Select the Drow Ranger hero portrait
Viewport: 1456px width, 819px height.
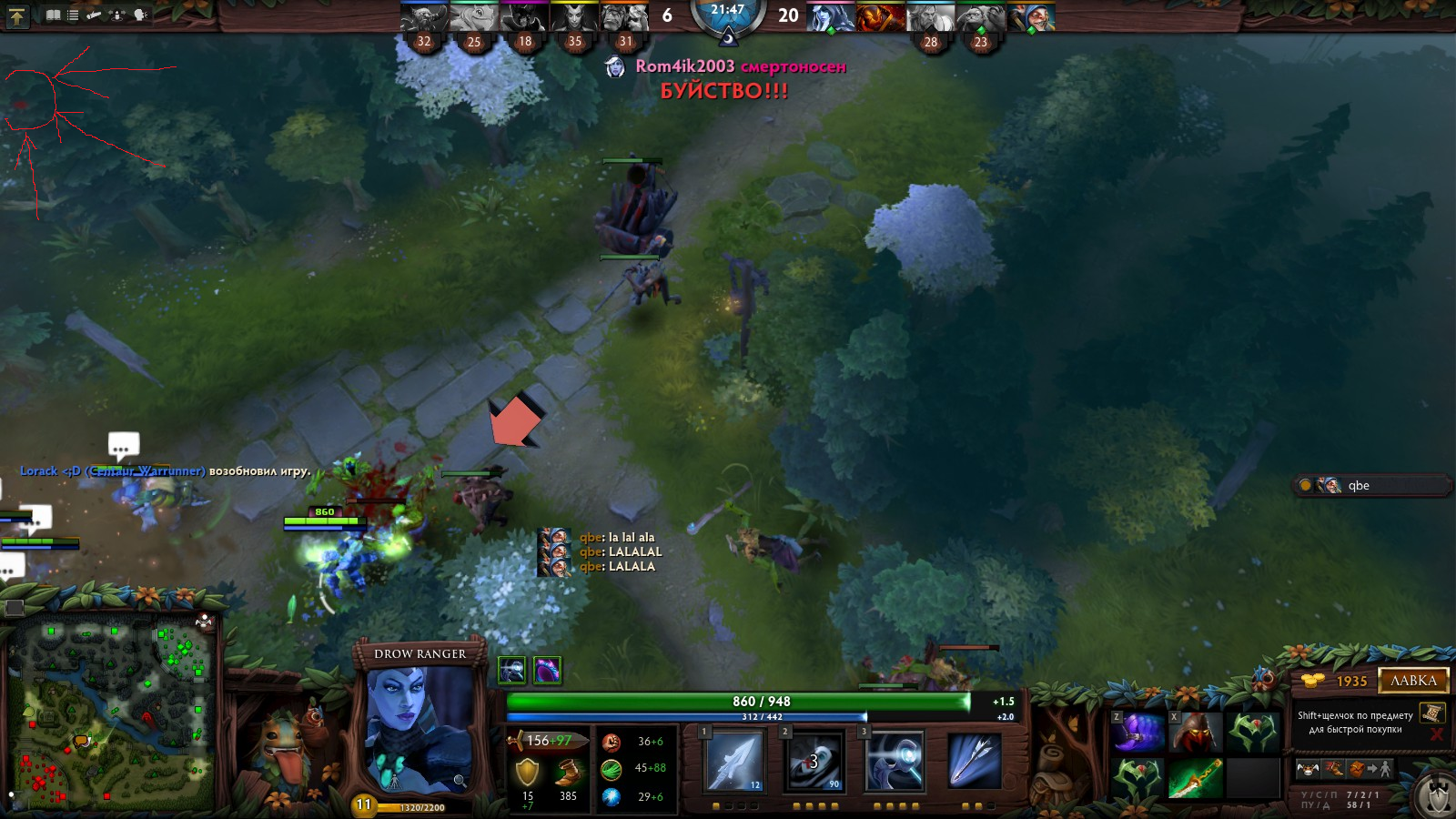pyautogui.click(x=420, y=728)
